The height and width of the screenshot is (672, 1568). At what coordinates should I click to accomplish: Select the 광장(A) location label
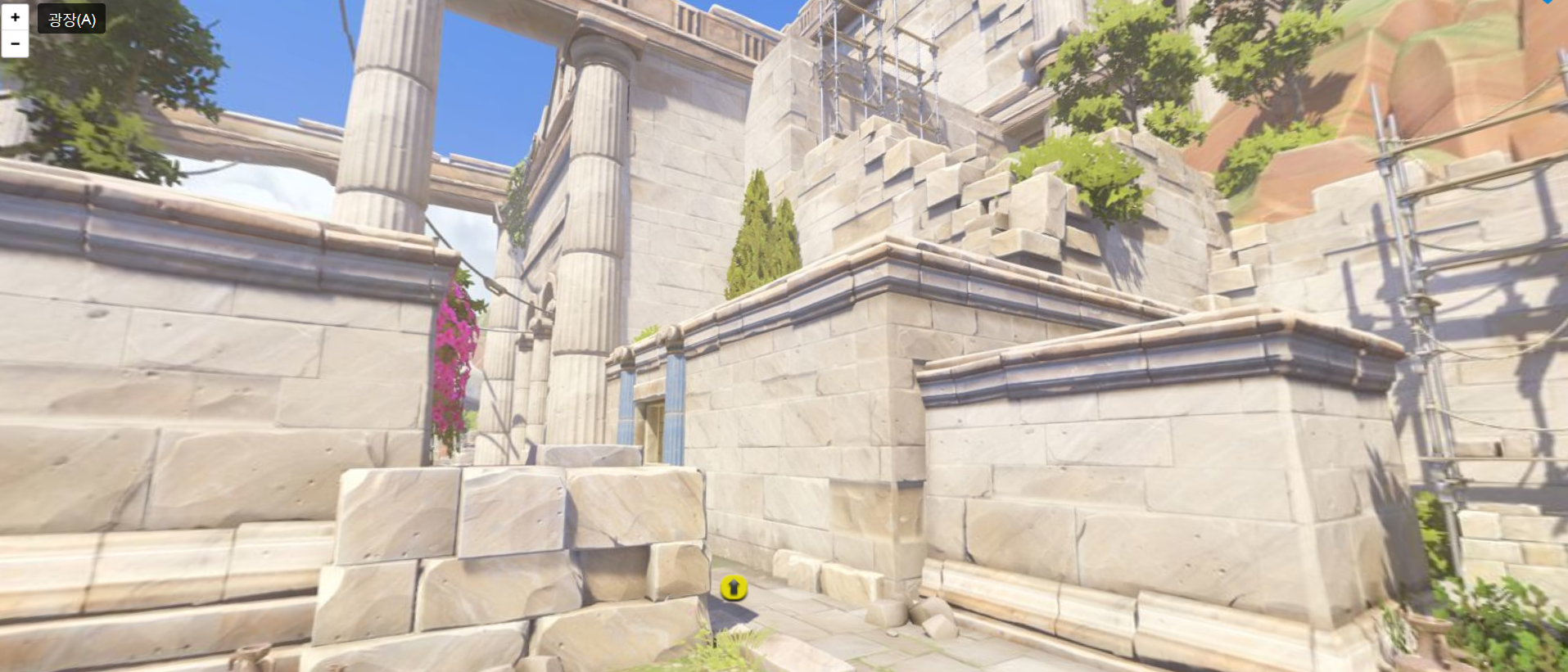(70, 18)
